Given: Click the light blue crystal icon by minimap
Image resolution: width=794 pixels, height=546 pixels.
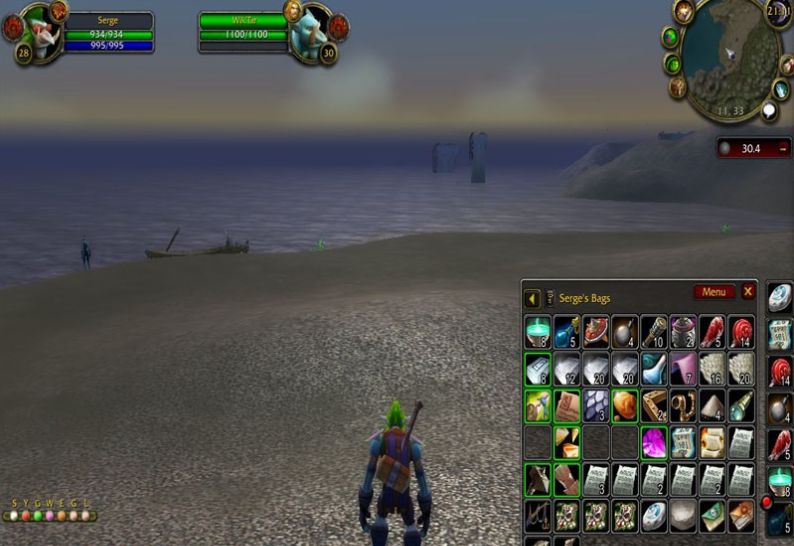Looking at the screenshot, I should pyautogui.click(x=781, y=89).
